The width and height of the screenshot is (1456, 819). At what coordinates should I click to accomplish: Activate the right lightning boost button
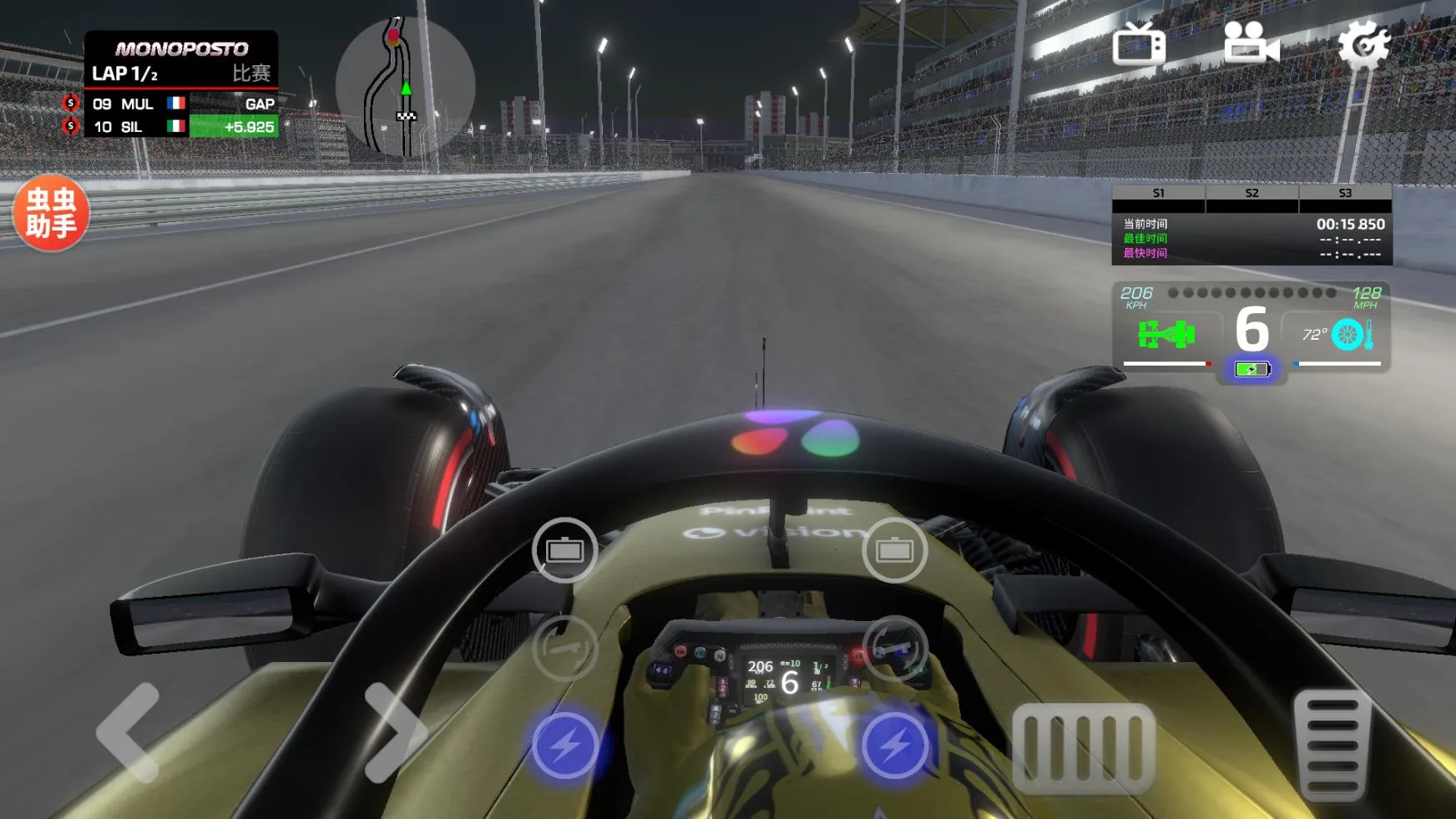[x=895, y=747]
